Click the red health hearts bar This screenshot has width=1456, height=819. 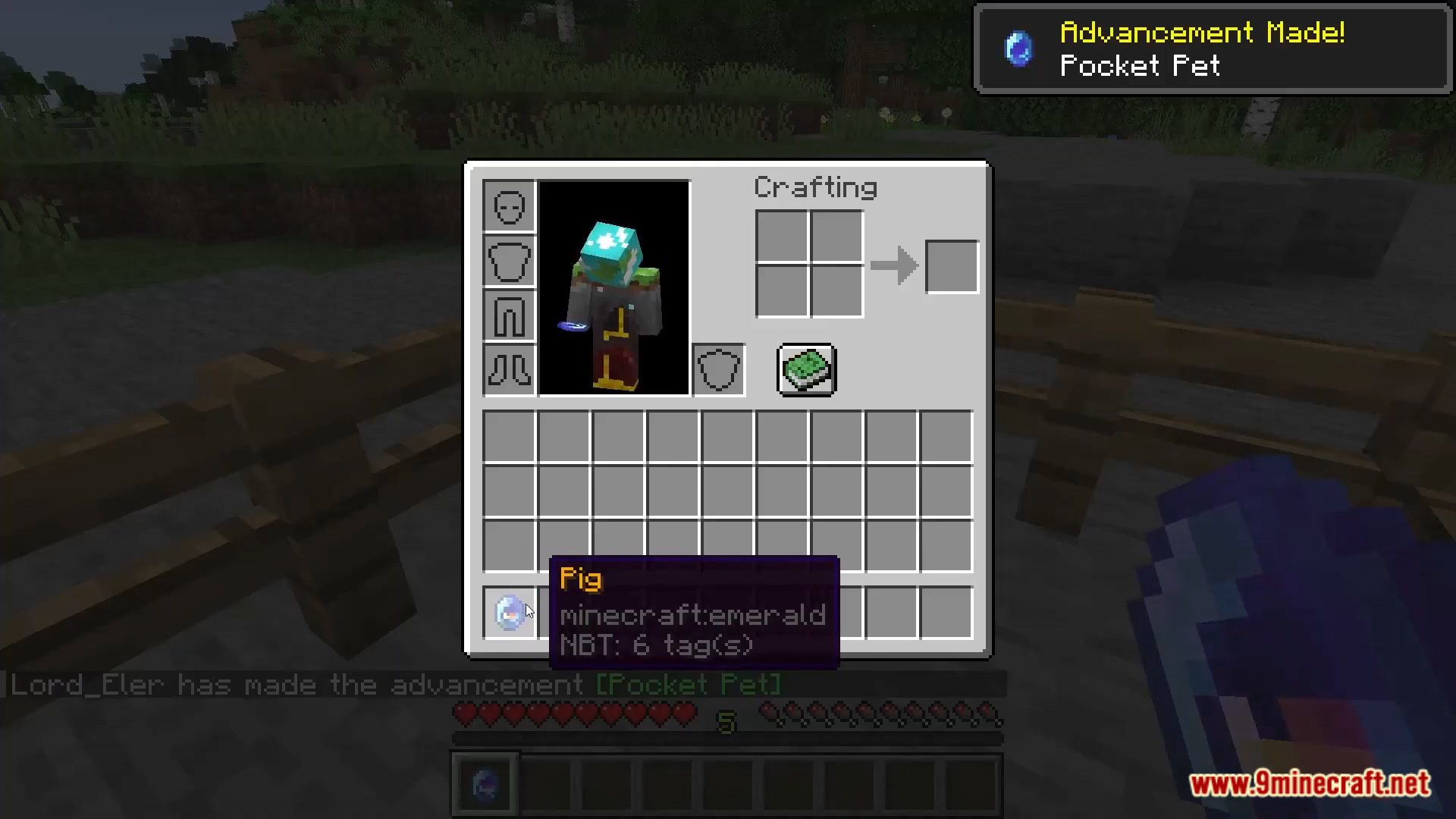(573, 714)
